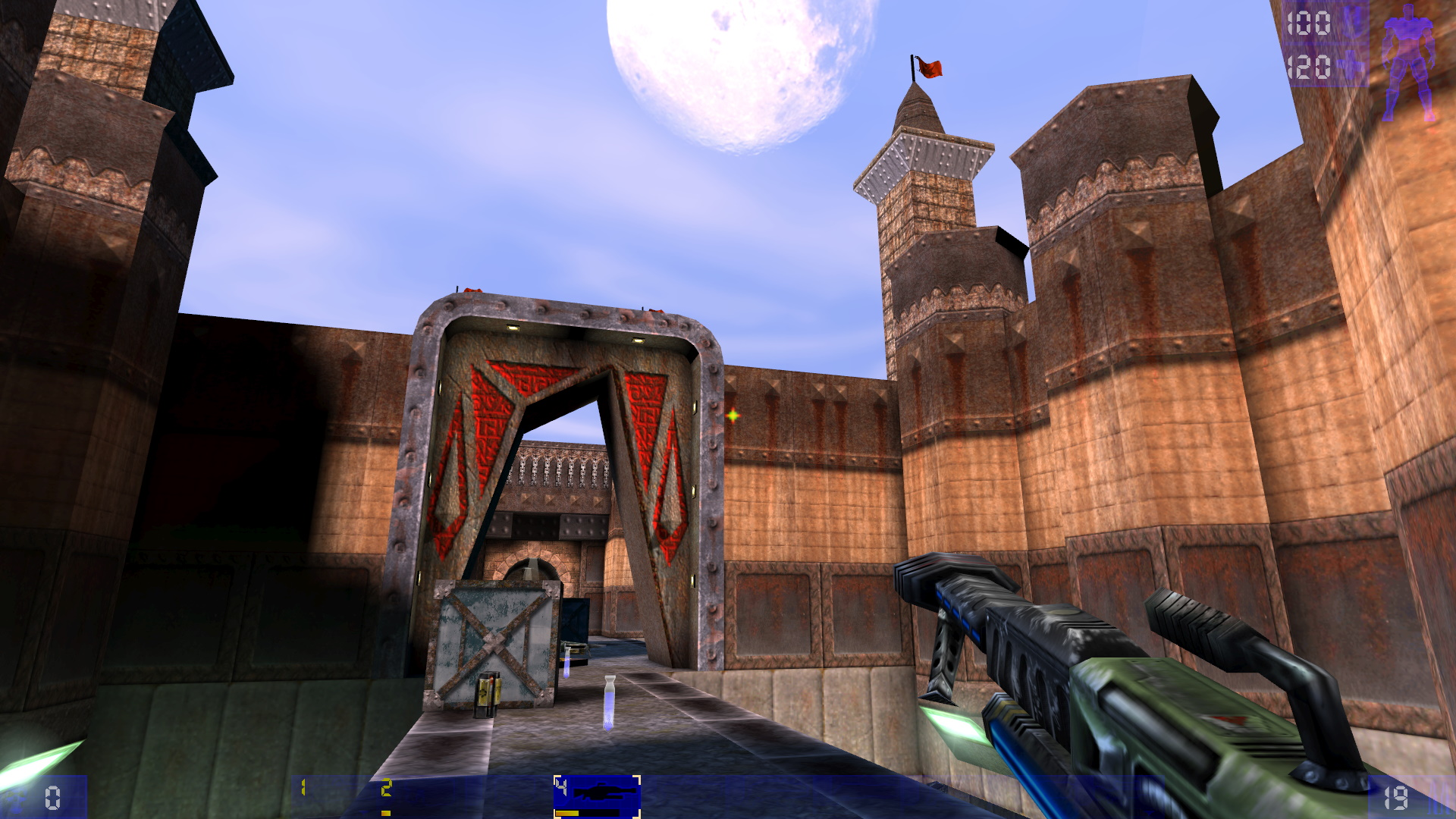Click the yellow ammo indicator under slot 2

(x=387, y=813)
